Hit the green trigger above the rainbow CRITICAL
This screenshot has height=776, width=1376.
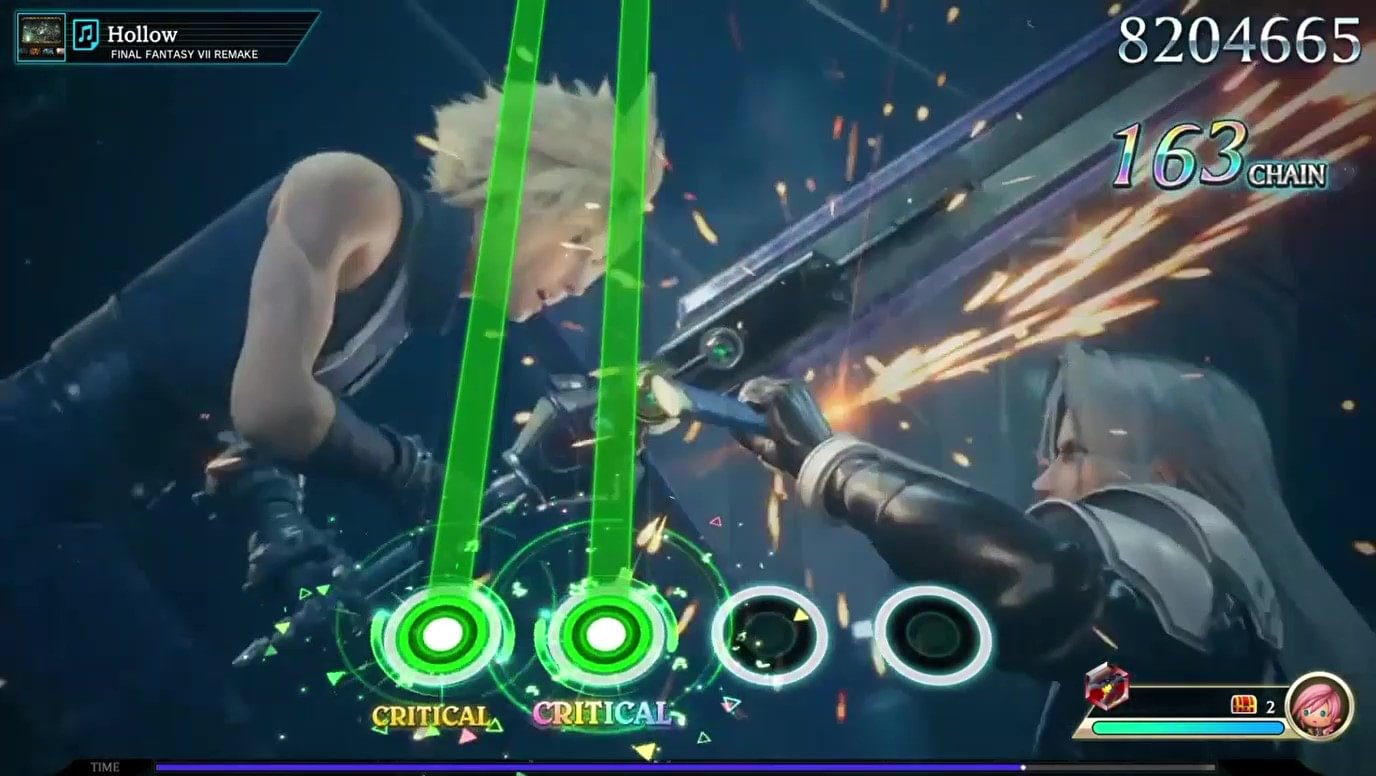[603, 634]
